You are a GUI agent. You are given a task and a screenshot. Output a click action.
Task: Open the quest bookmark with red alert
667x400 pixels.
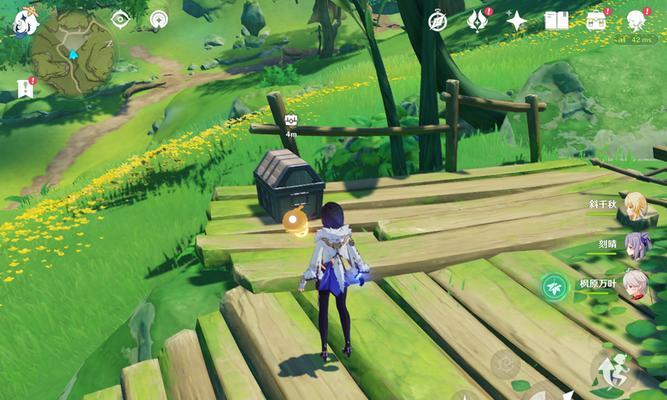(x=25, y=89)
